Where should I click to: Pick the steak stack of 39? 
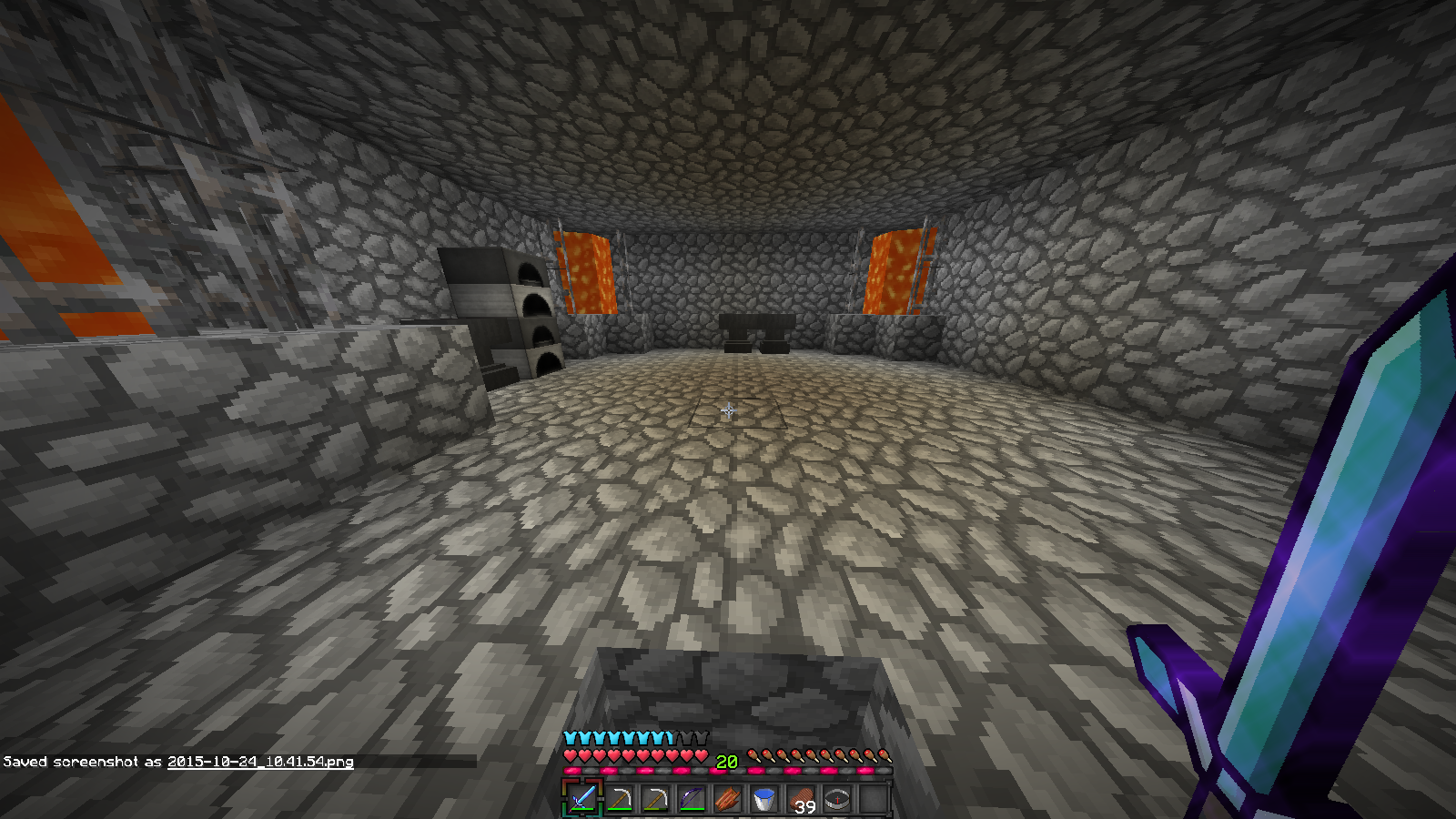tap(801, 799)
